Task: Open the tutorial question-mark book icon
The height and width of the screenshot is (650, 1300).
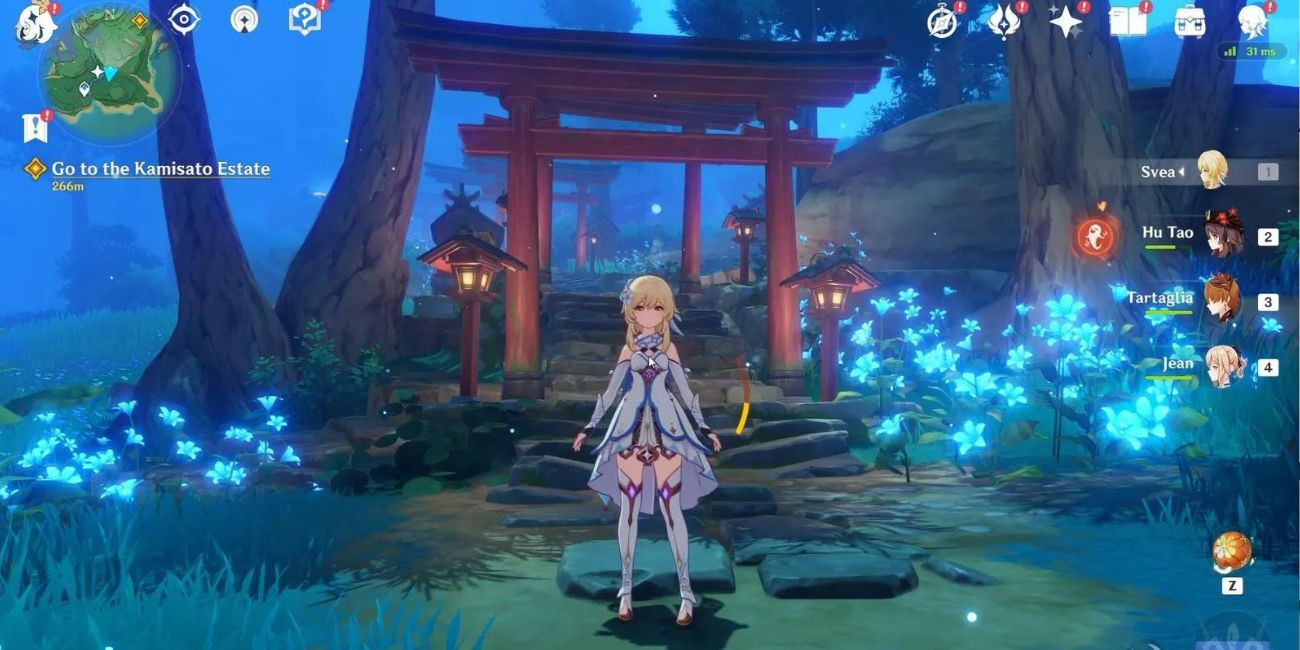Action: pyautogui.click(x=304, y=19)
